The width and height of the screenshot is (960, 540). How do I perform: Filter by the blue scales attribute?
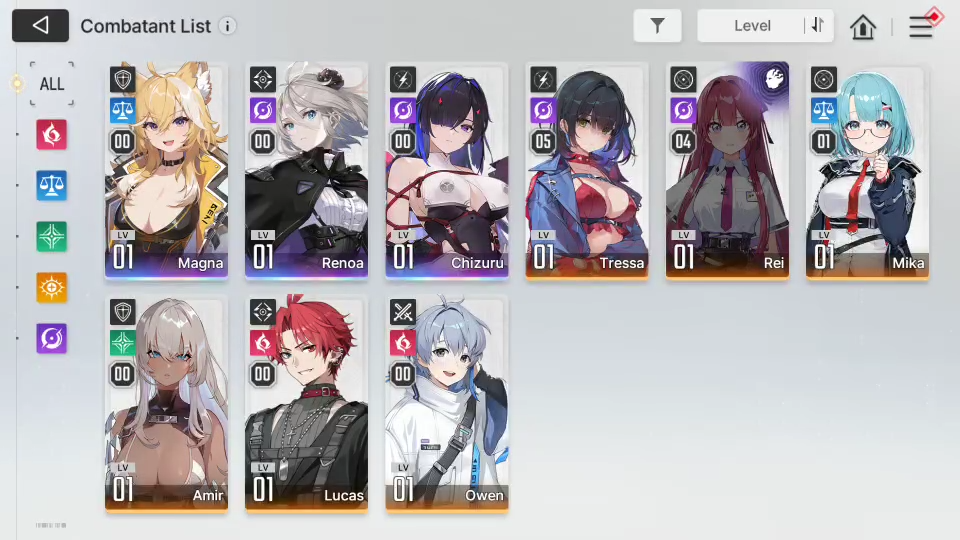coord(52,185)
